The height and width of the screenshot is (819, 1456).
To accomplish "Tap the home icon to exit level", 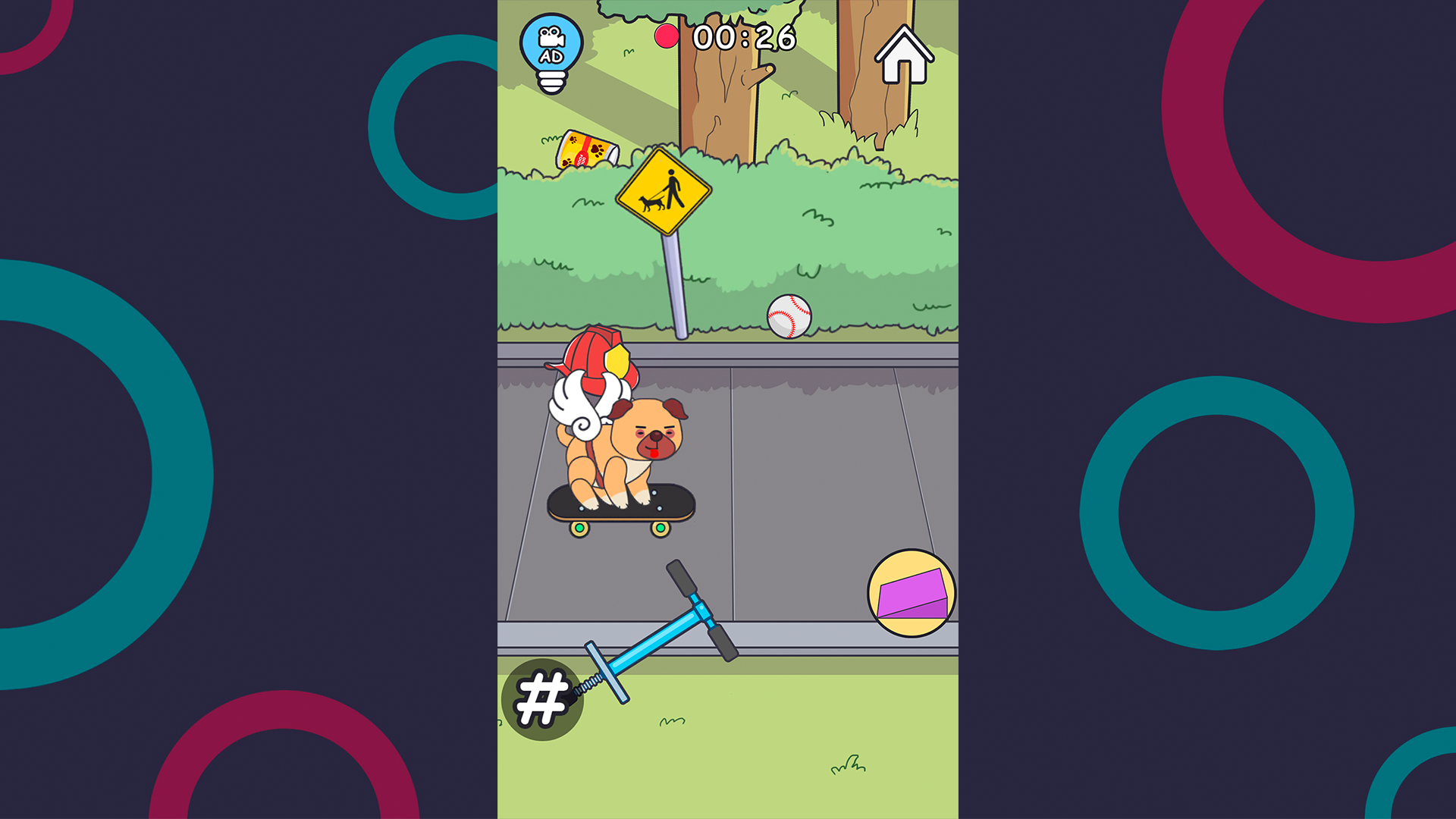I will tap(903, 55).
